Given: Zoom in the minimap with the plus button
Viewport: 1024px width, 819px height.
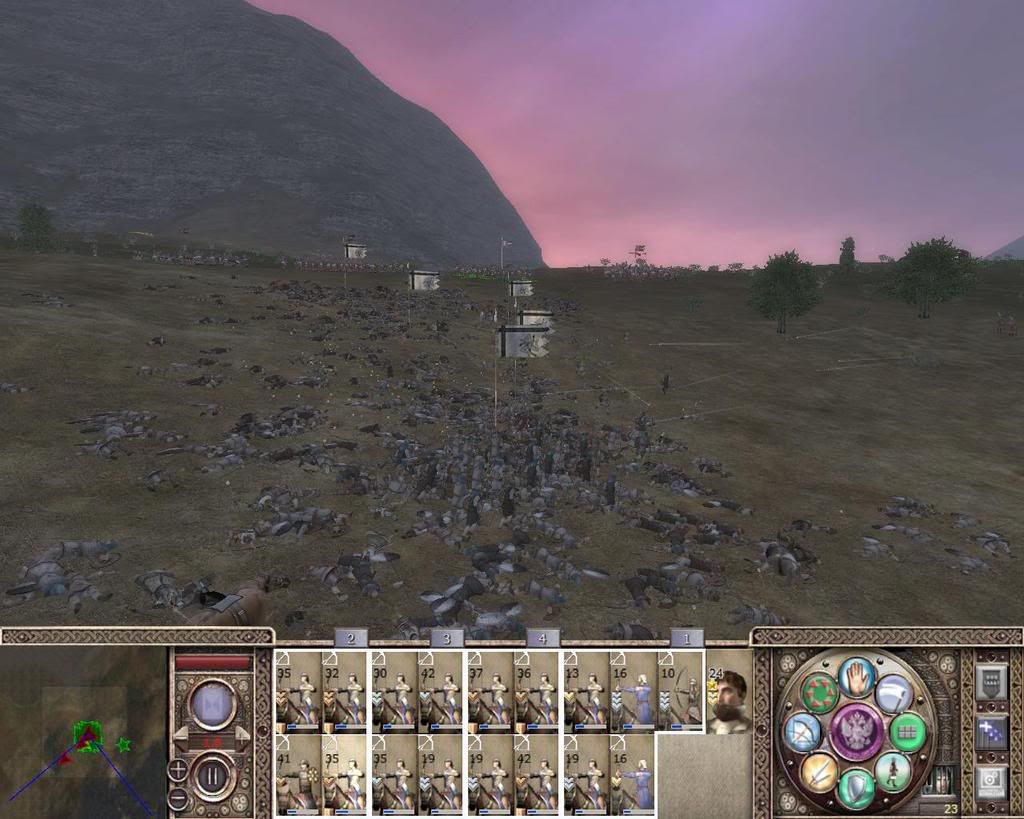Looking at the screenshot, I should [x=177, y=770].
